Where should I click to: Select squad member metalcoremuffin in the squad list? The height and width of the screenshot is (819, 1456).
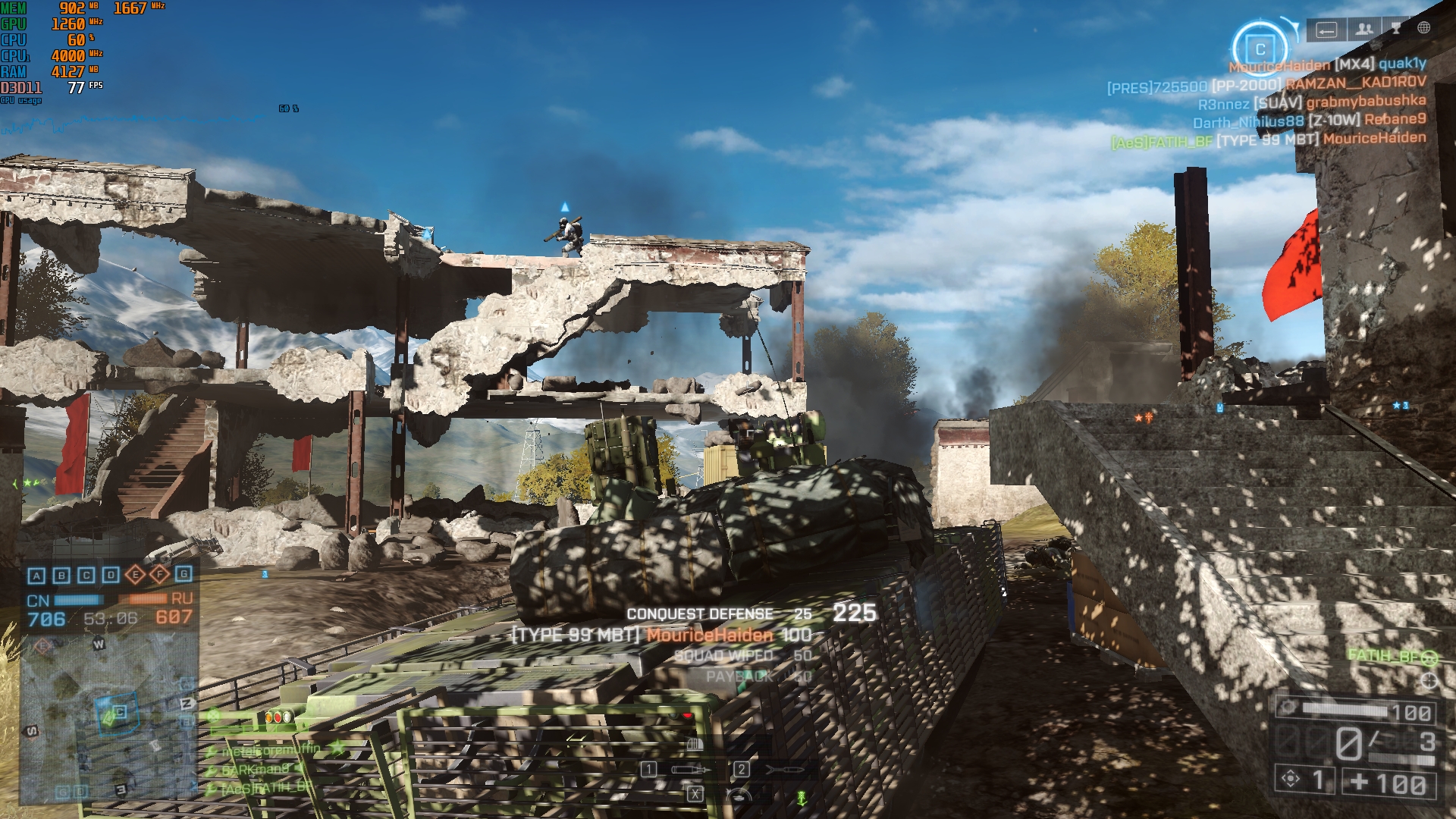pos(271,750)
